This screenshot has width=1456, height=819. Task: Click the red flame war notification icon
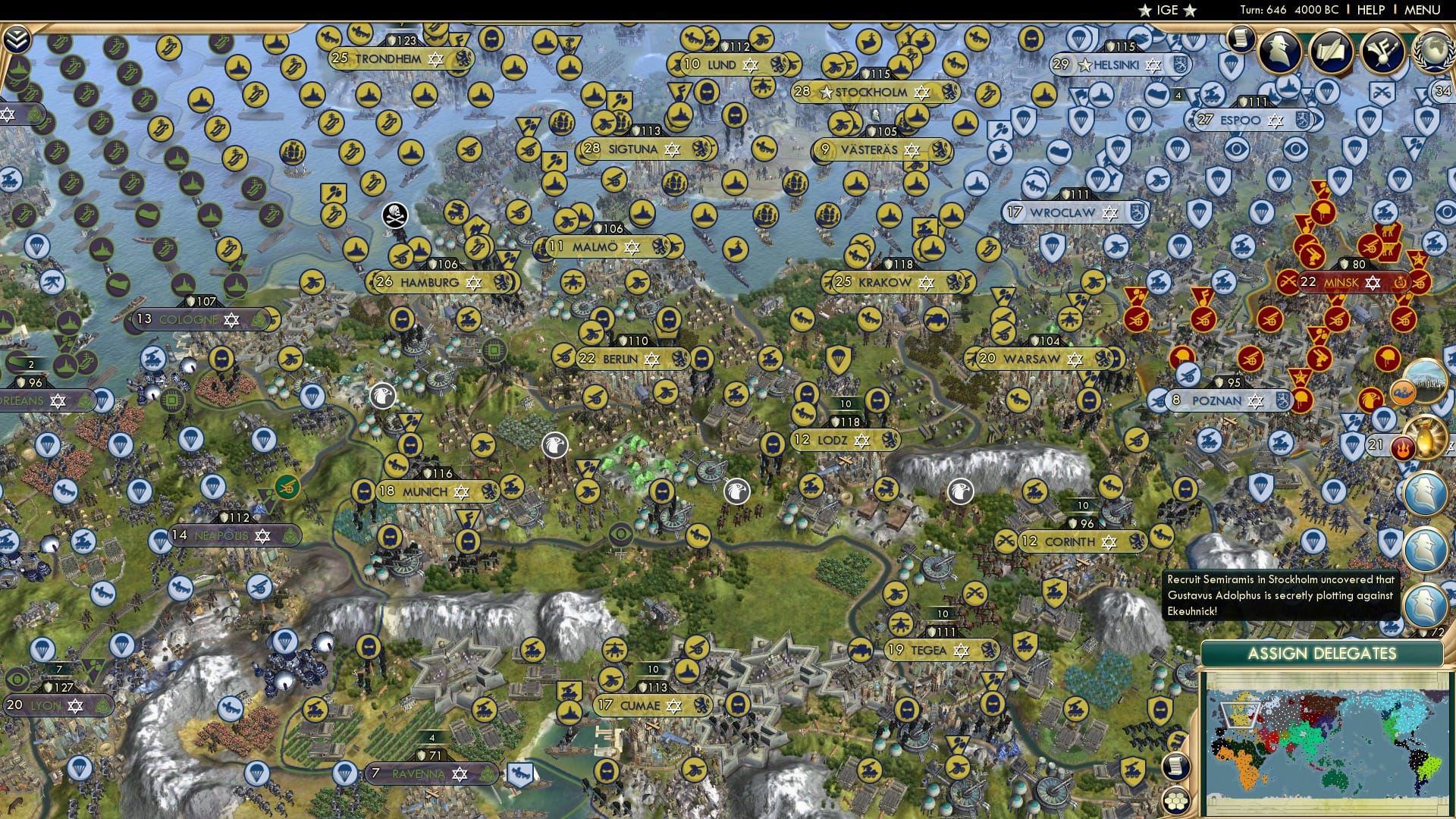pyautogui.click(x=1404, y=447)
